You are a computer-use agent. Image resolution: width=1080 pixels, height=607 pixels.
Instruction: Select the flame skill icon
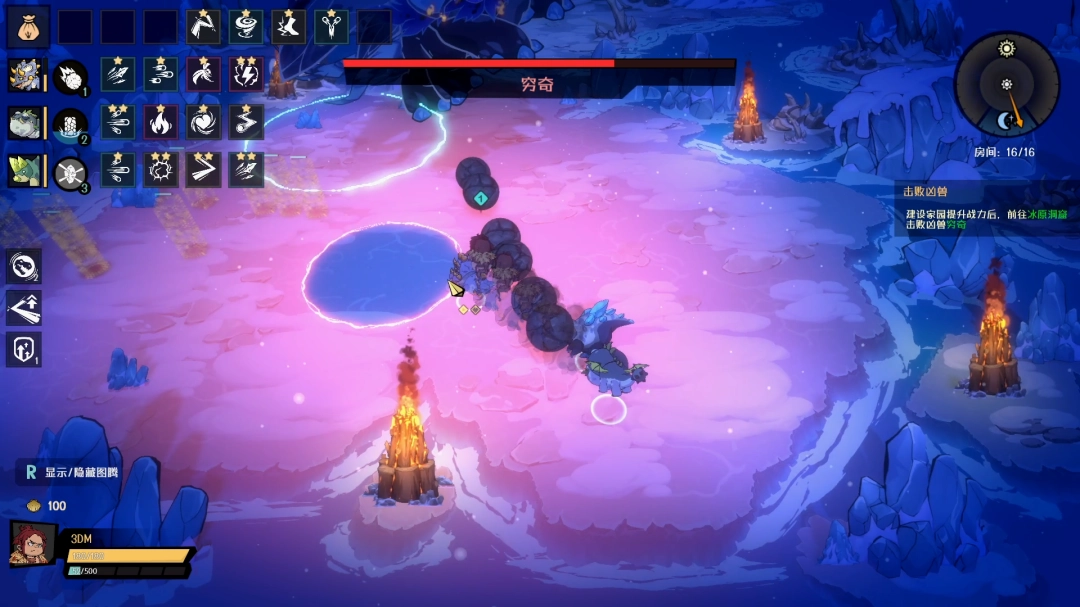coord(161,123)
